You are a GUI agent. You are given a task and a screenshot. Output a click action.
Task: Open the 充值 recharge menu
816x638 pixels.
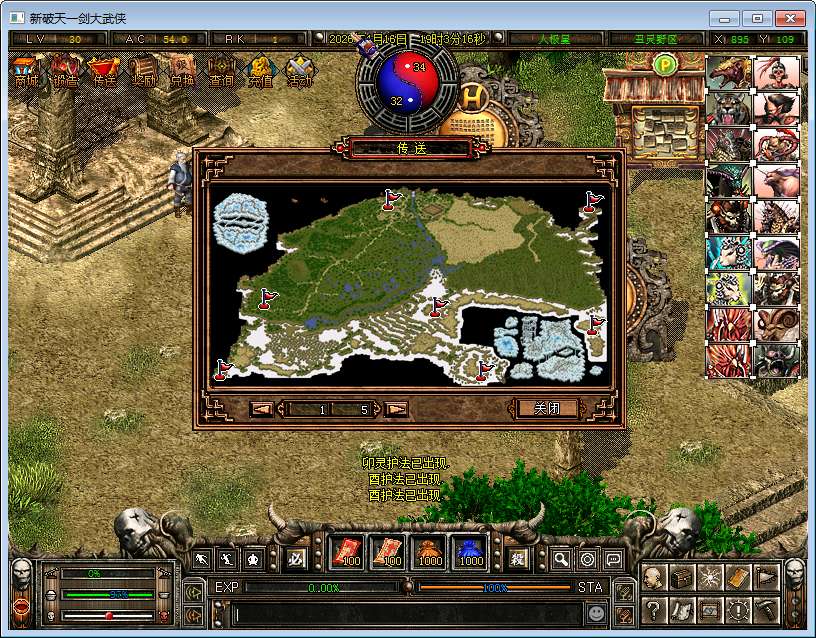260,73
